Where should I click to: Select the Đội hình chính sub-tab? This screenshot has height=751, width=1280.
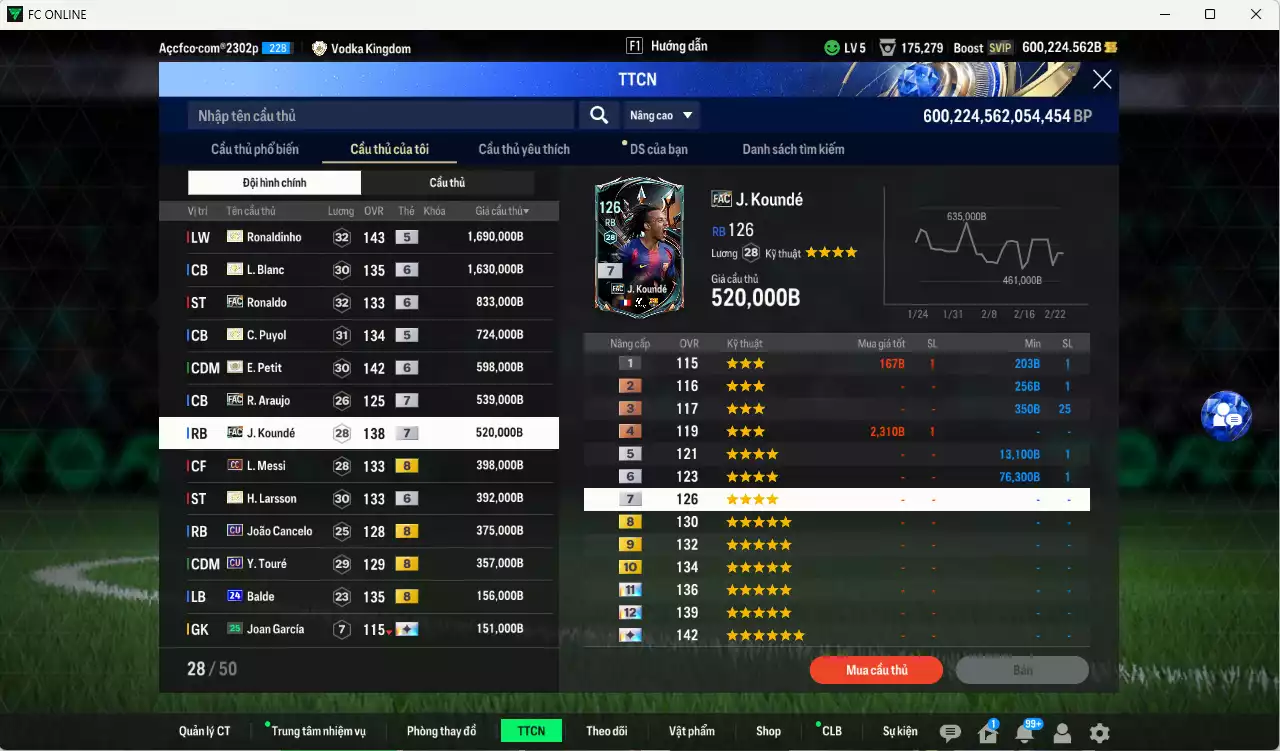point(275,183)
